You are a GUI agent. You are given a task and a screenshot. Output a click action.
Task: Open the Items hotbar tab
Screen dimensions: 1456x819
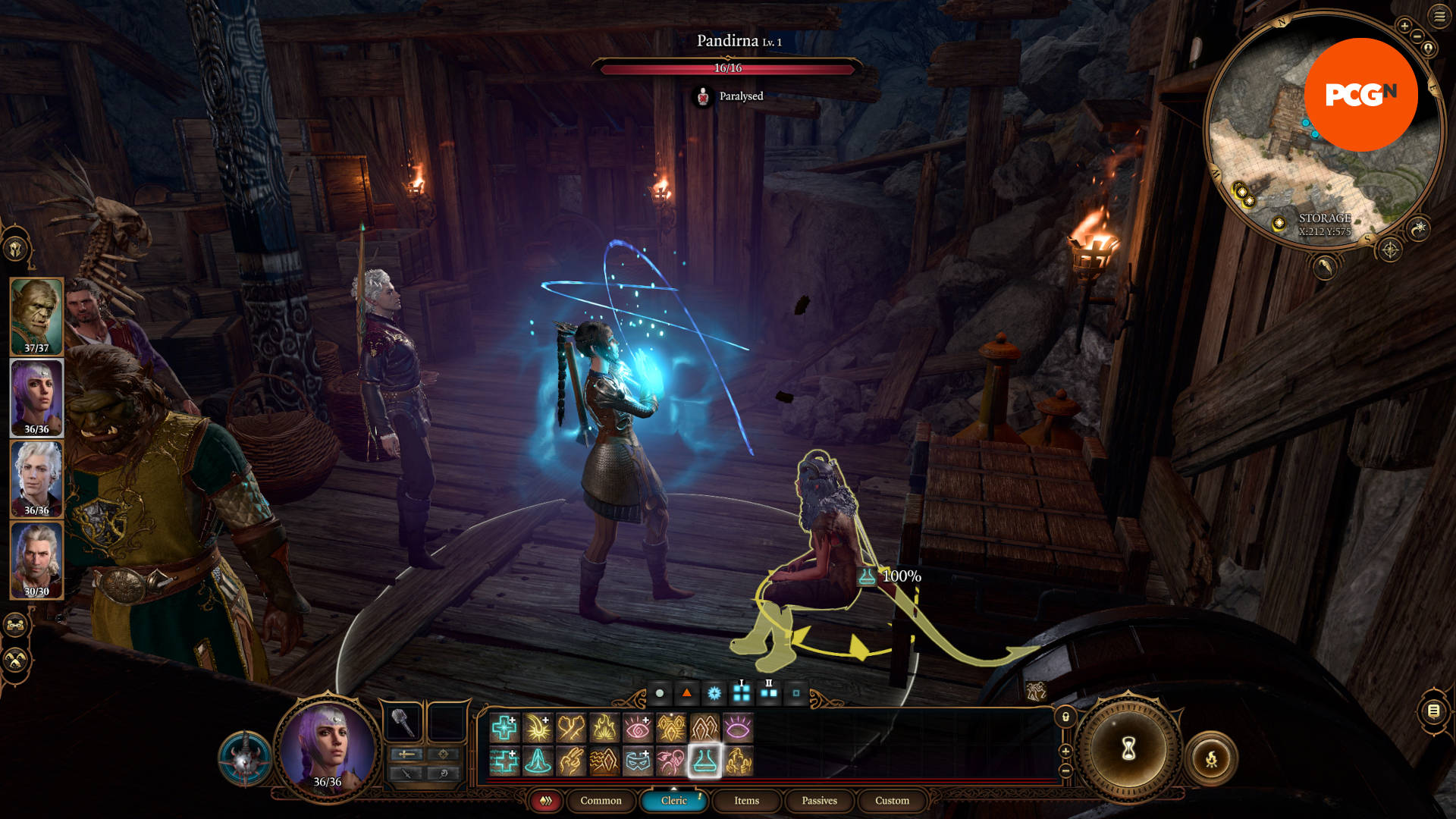pyautogui.click(x=746, y=801)
